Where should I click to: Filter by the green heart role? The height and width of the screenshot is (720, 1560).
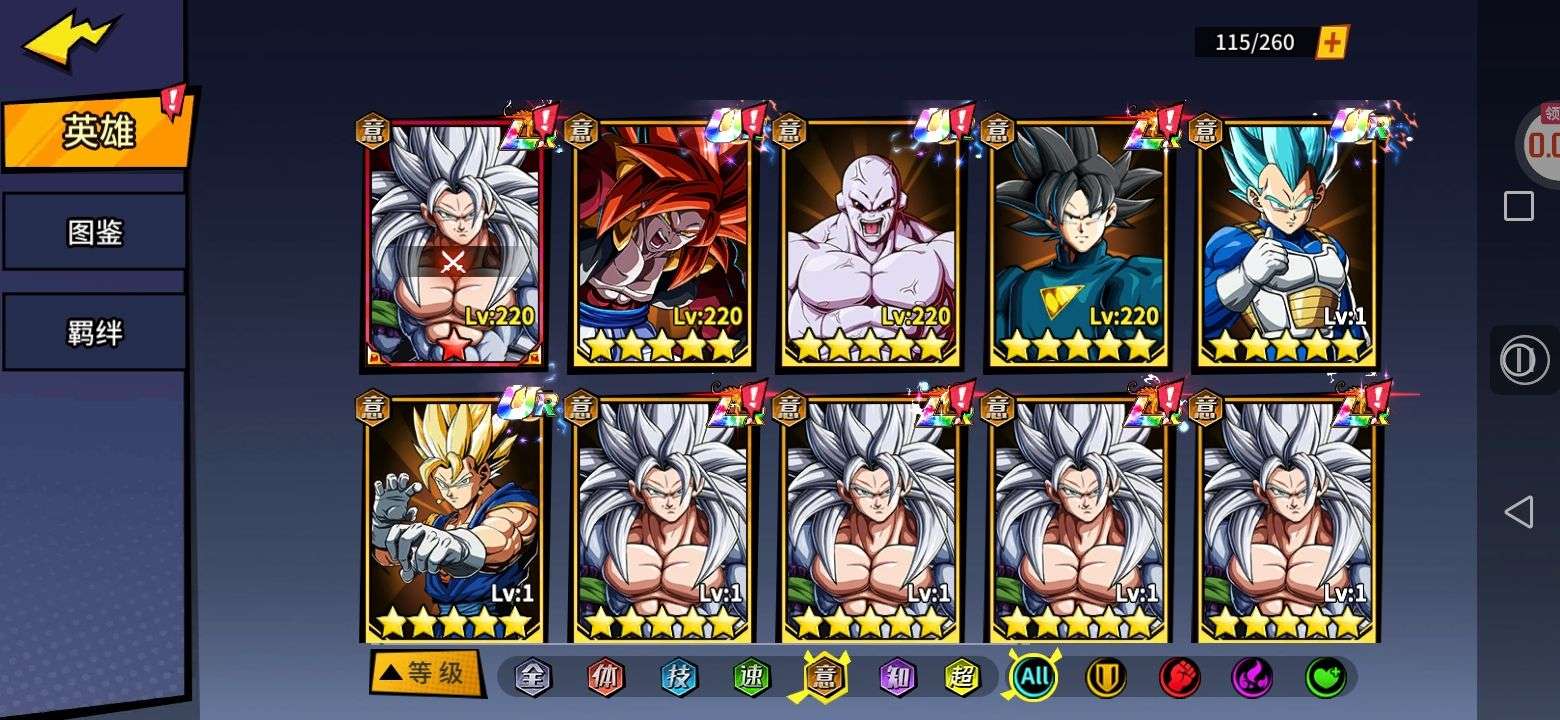click(1325, 677)
